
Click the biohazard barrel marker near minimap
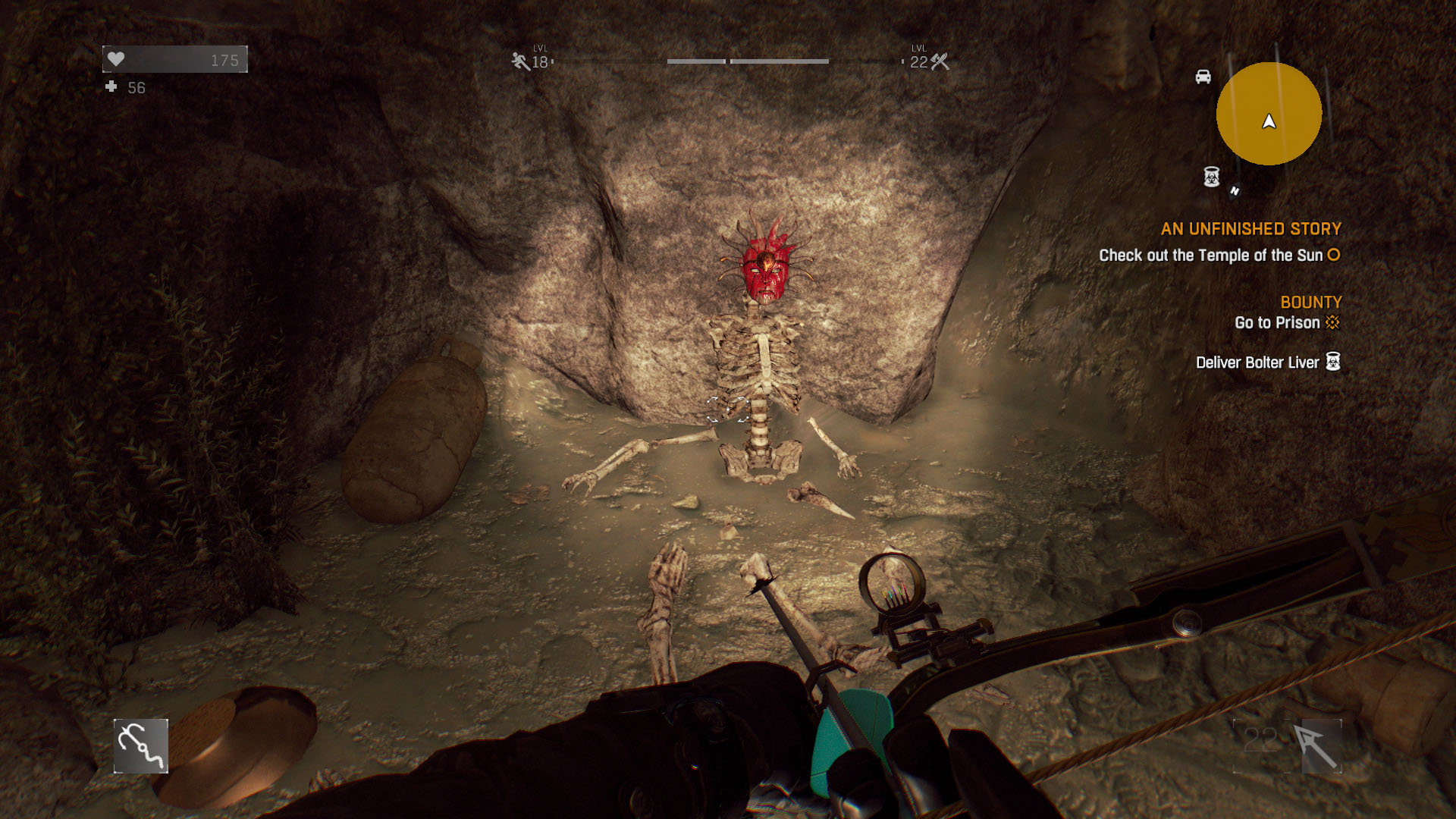coord(1212,177)
